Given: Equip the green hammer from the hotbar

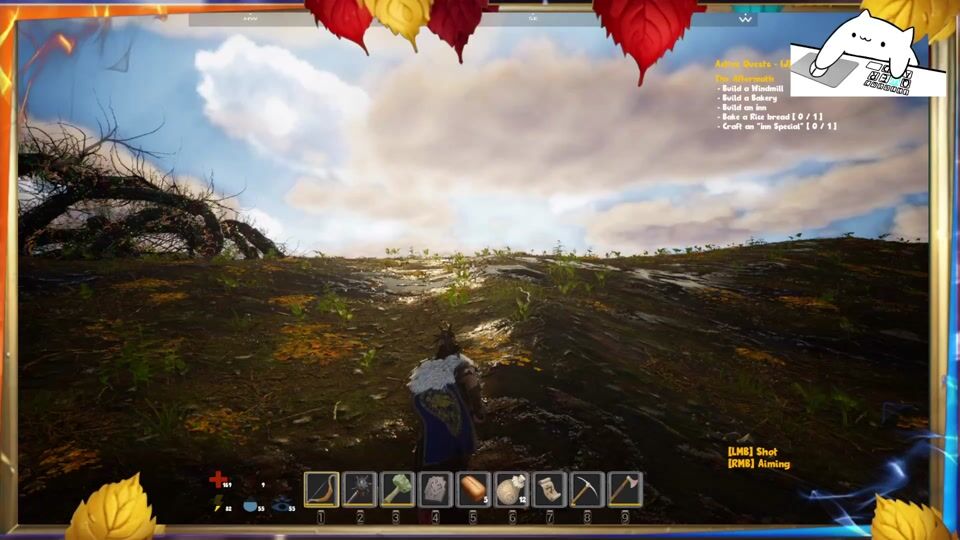Looking at the screenshot, I should (x=397, y=489).
